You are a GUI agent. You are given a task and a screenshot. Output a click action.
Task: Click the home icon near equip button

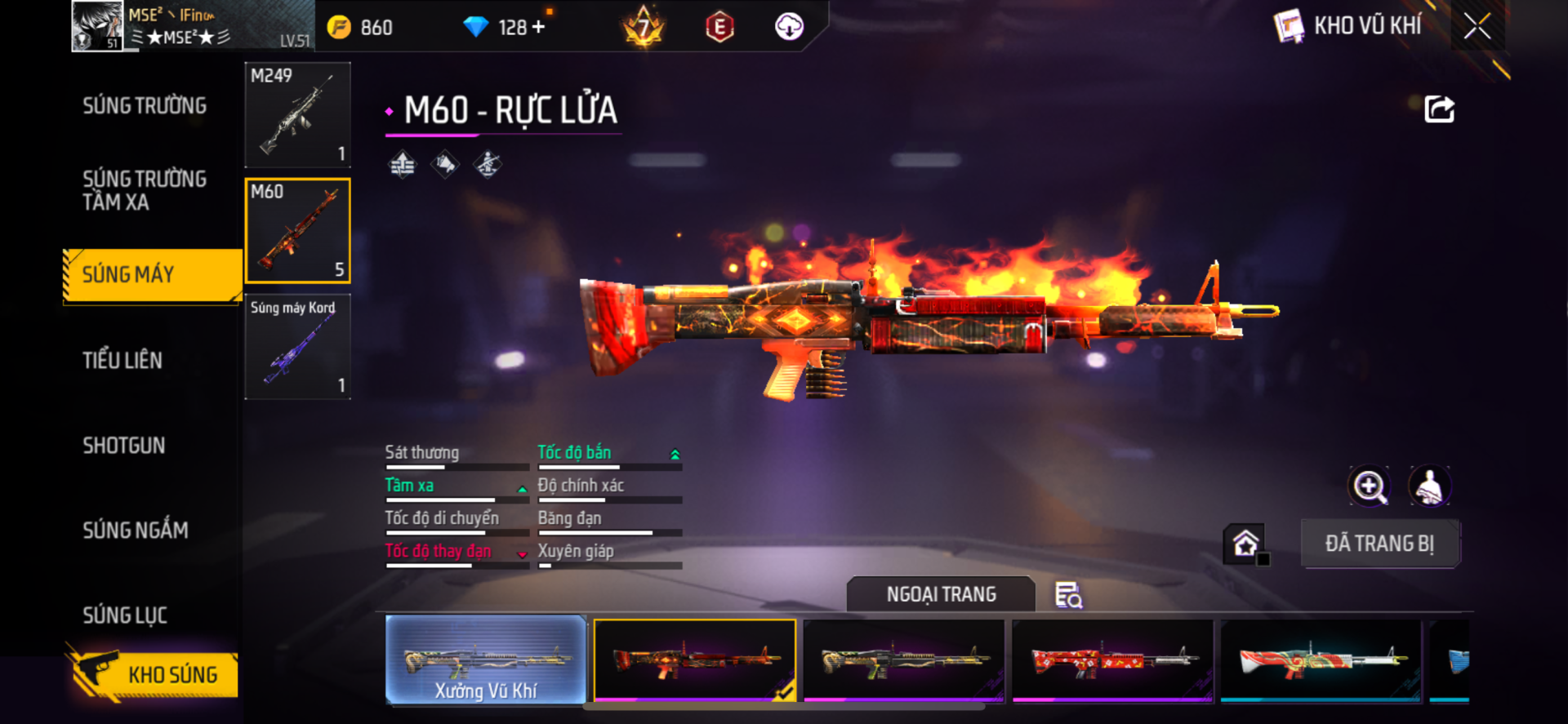(x=1245, y=544)
